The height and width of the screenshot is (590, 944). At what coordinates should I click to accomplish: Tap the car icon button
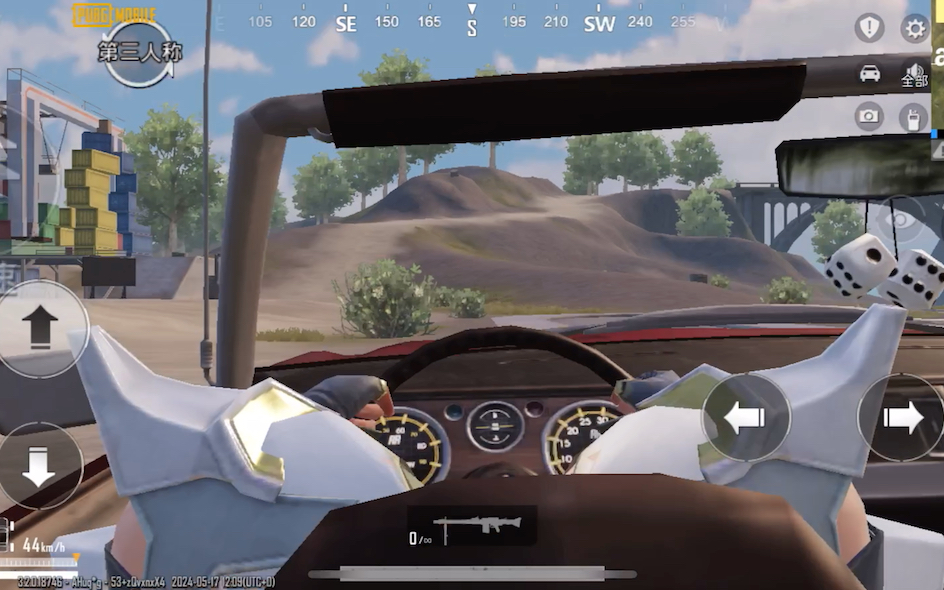[870, 73]
